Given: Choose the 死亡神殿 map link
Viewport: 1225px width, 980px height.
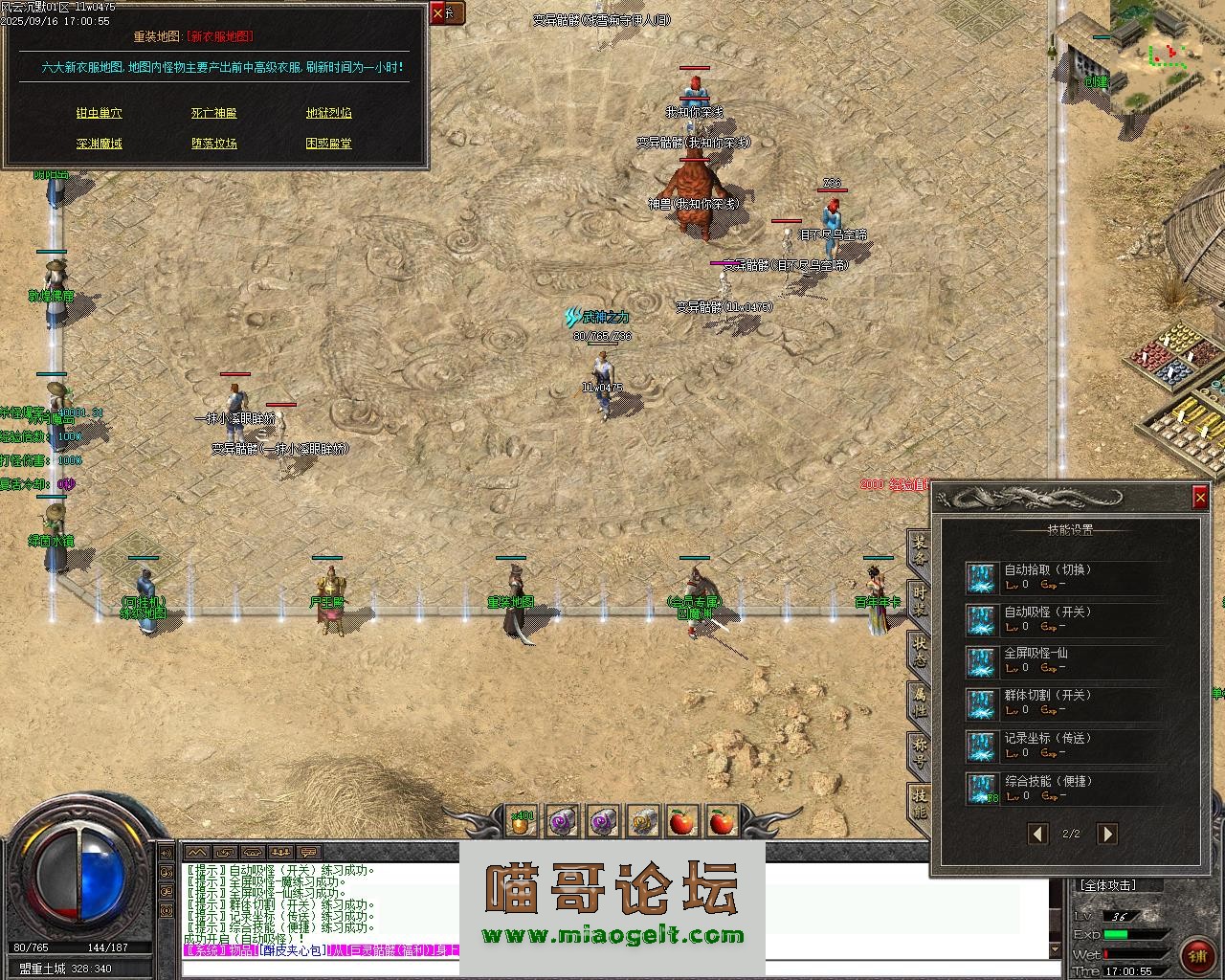Looking at the screenshot, I should coord(213,113).
